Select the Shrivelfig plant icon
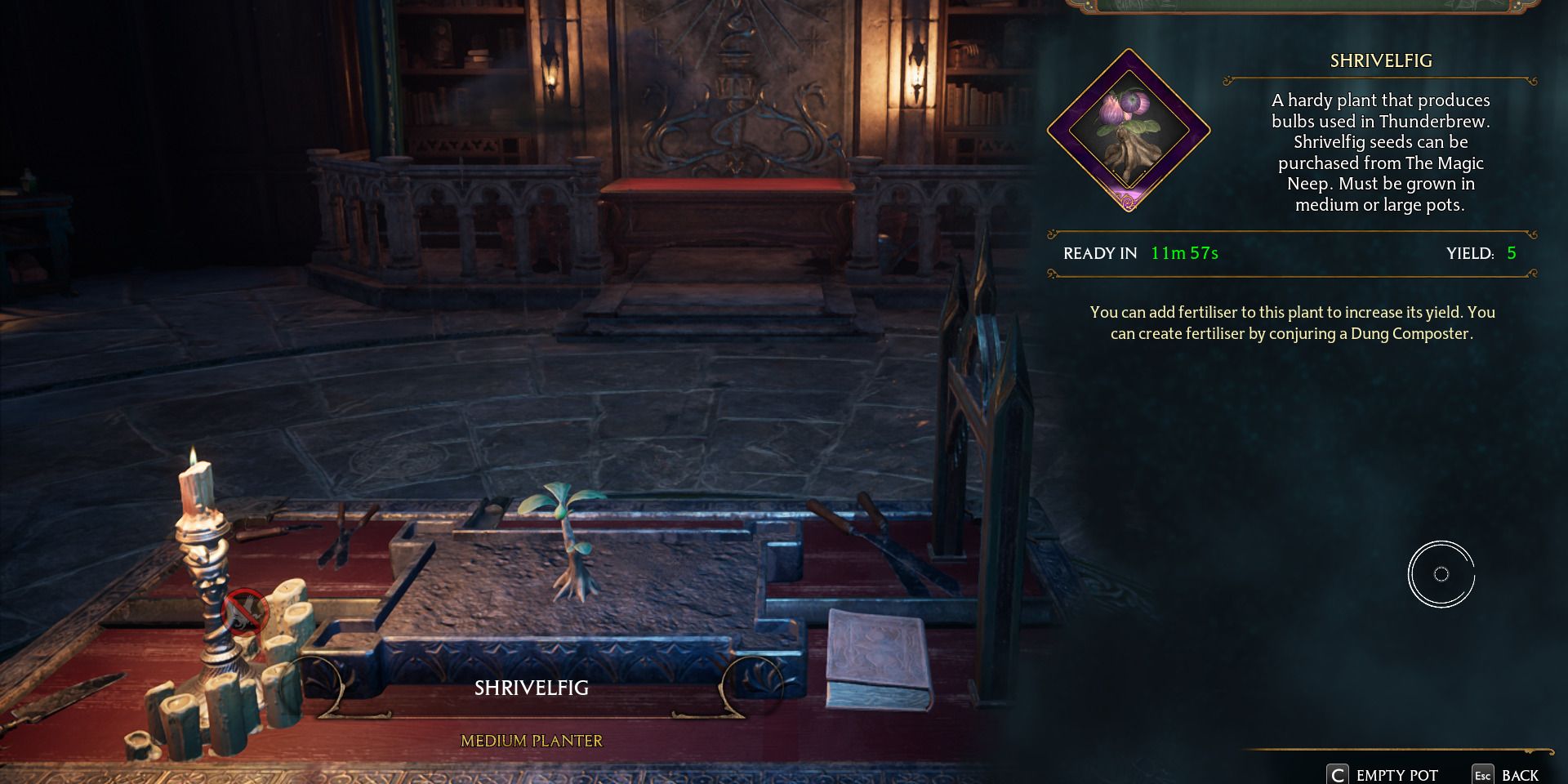This screenshot has height=784, width=1568. pos(1128,131)
